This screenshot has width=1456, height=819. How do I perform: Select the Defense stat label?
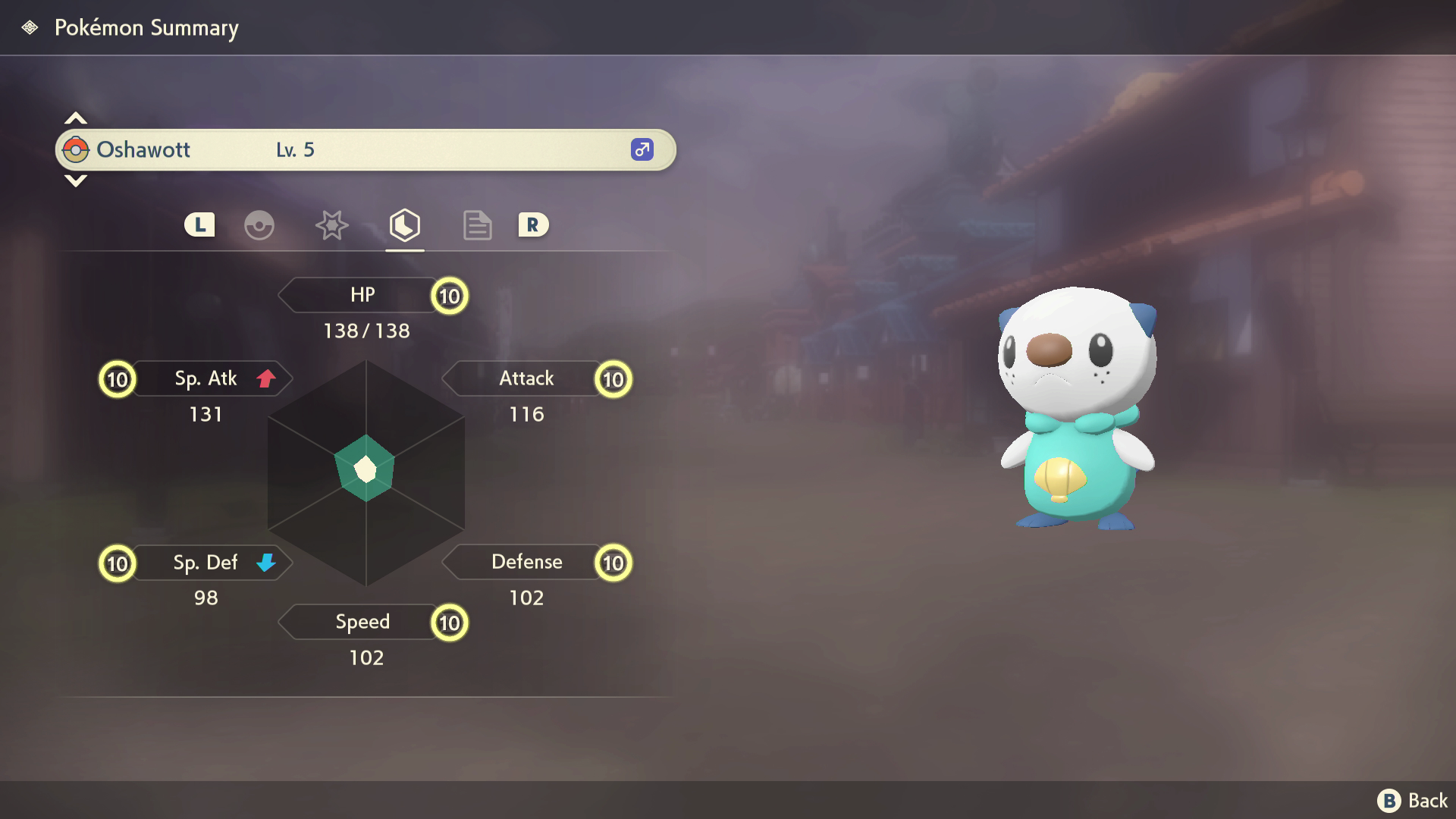point(526,562)
